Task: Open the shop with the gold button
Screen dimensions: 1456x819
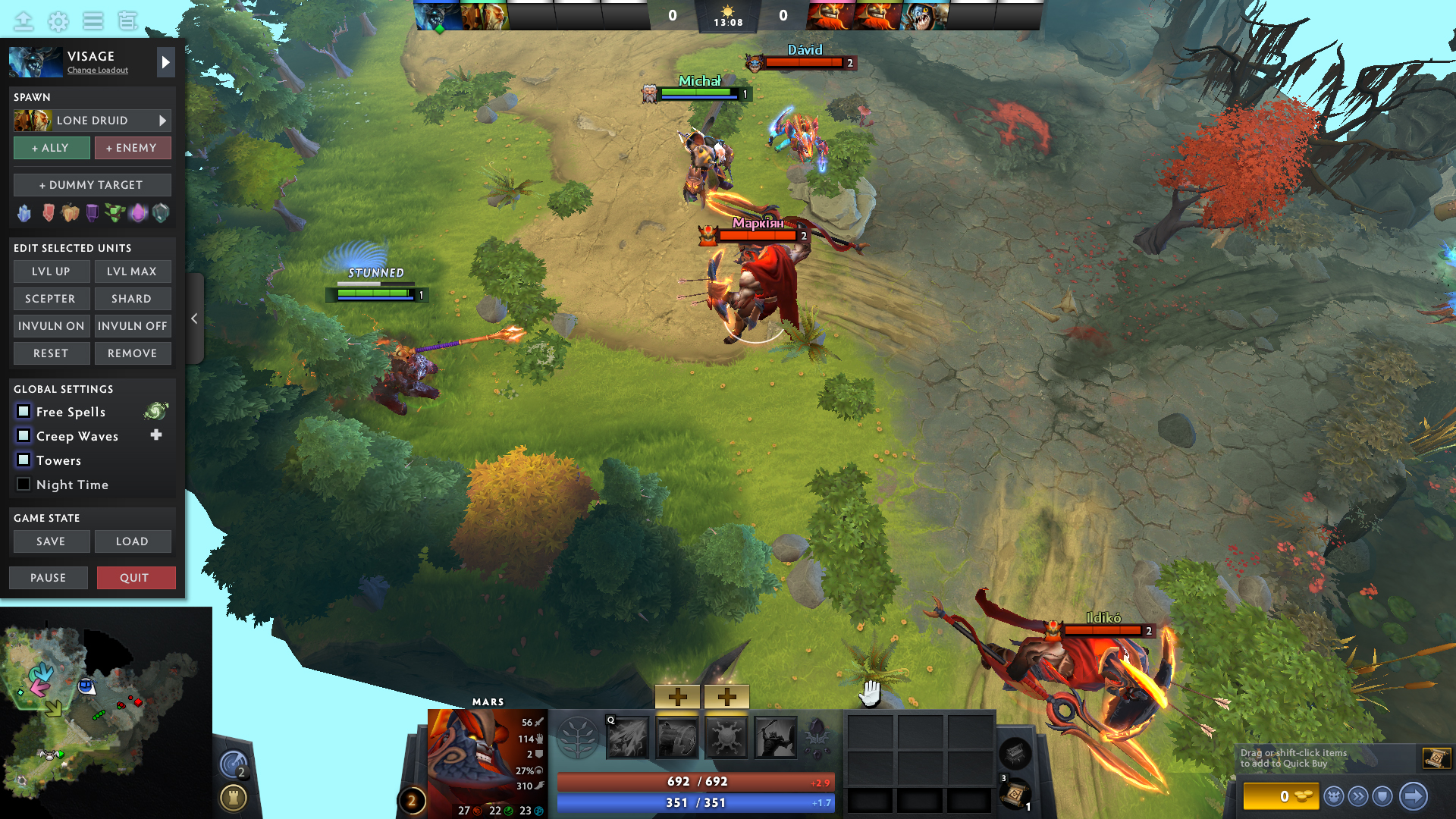Action: pos(1283,795)
